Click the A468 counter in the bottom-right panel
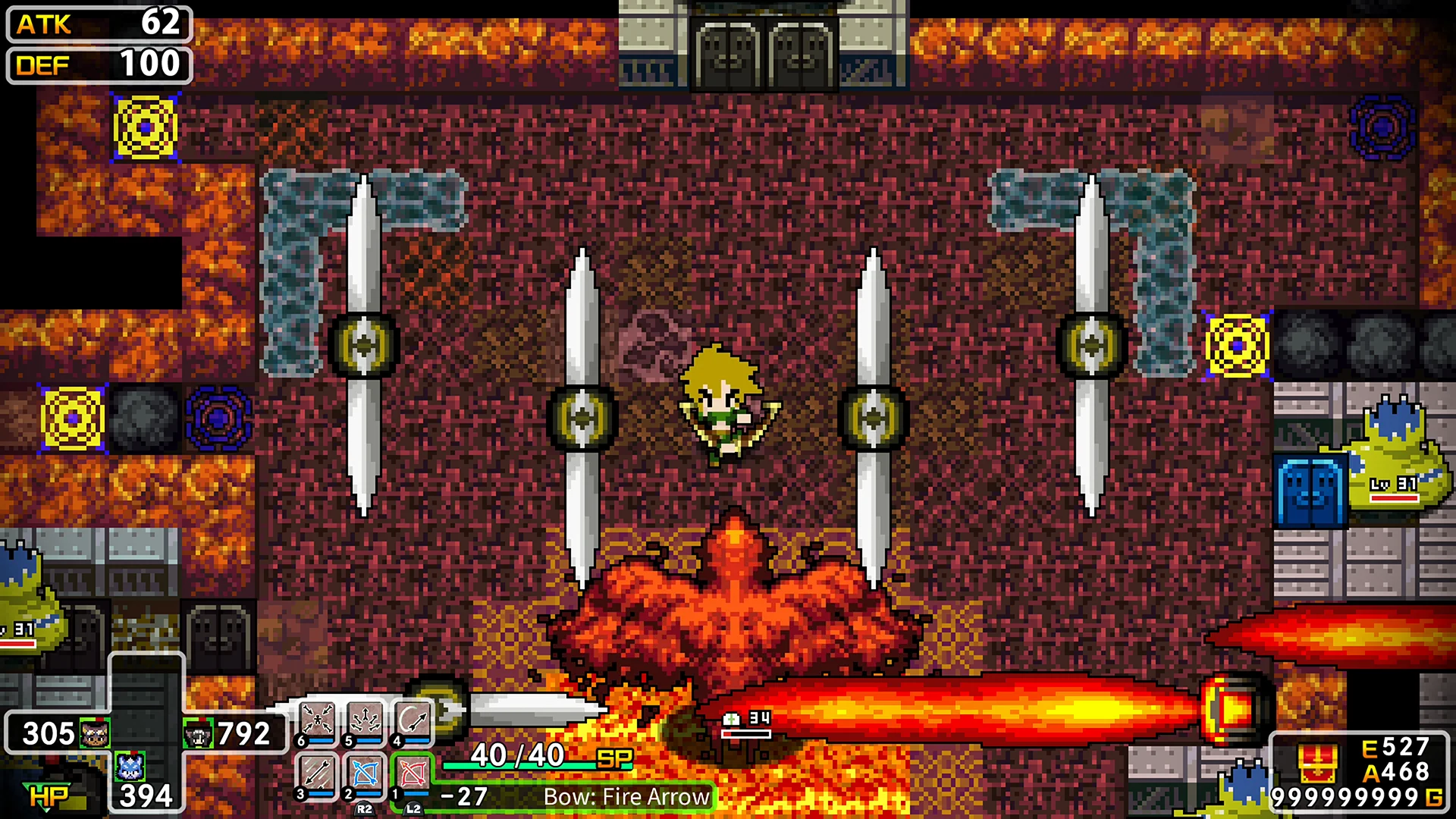Viewport: 1456px width, 819px height. coord(1394,773)
